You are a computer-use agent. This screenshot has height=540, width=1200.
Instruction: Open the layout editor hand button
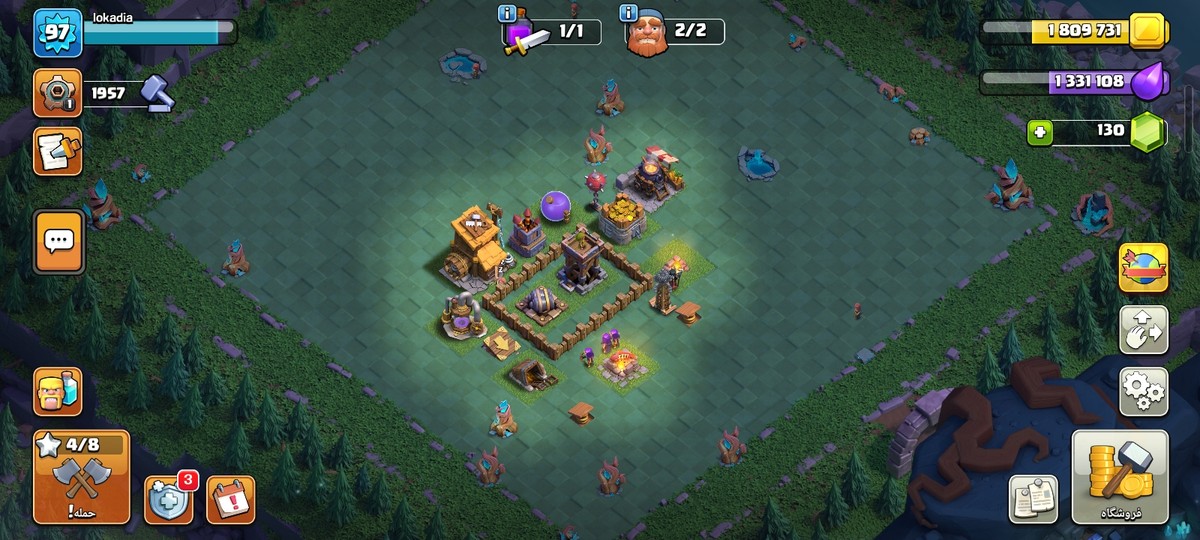[x=1143, y=330]
